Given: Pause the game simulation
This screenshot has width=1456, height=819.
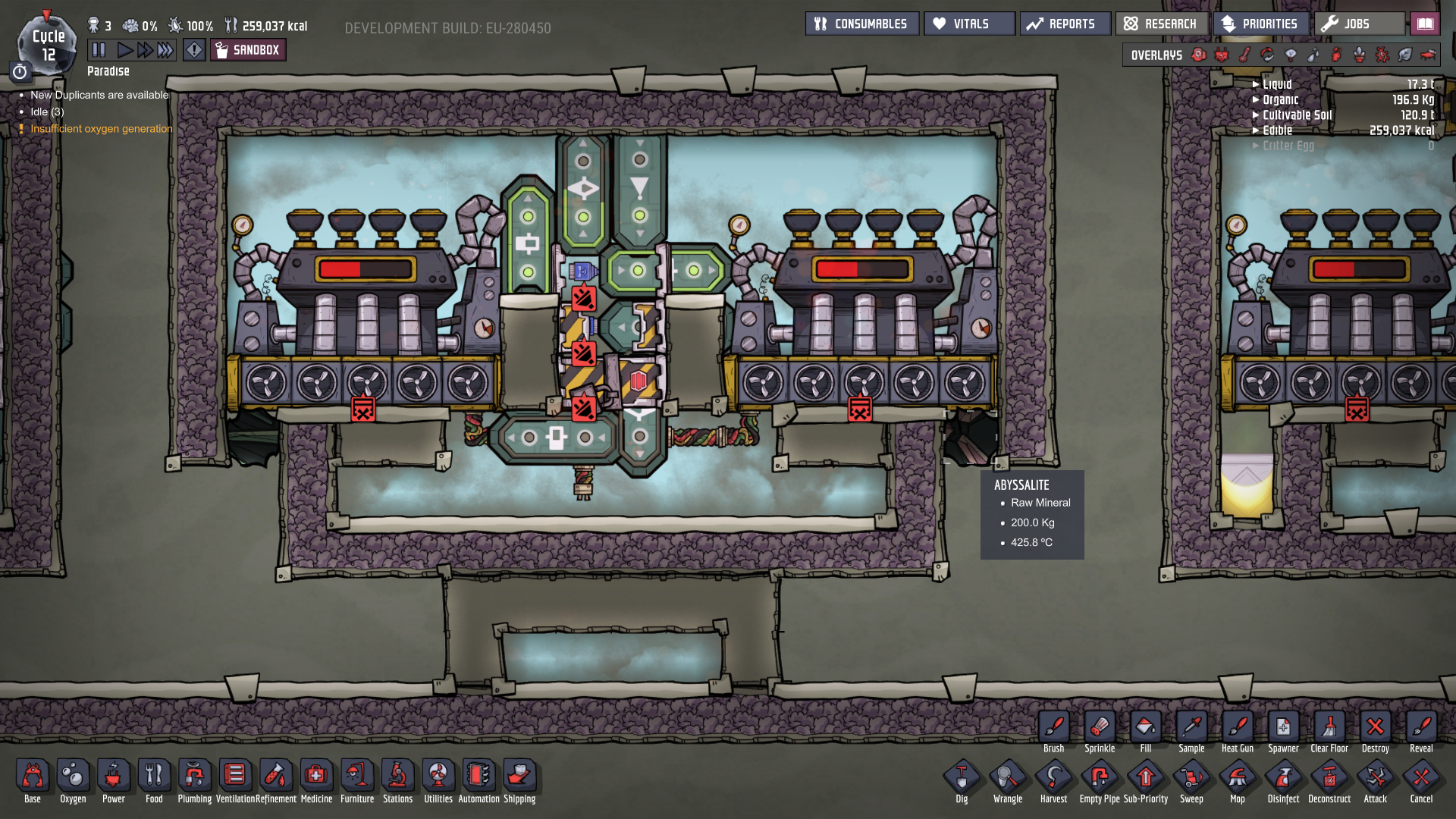Looking at the screenshot, I should click(99, 50).
